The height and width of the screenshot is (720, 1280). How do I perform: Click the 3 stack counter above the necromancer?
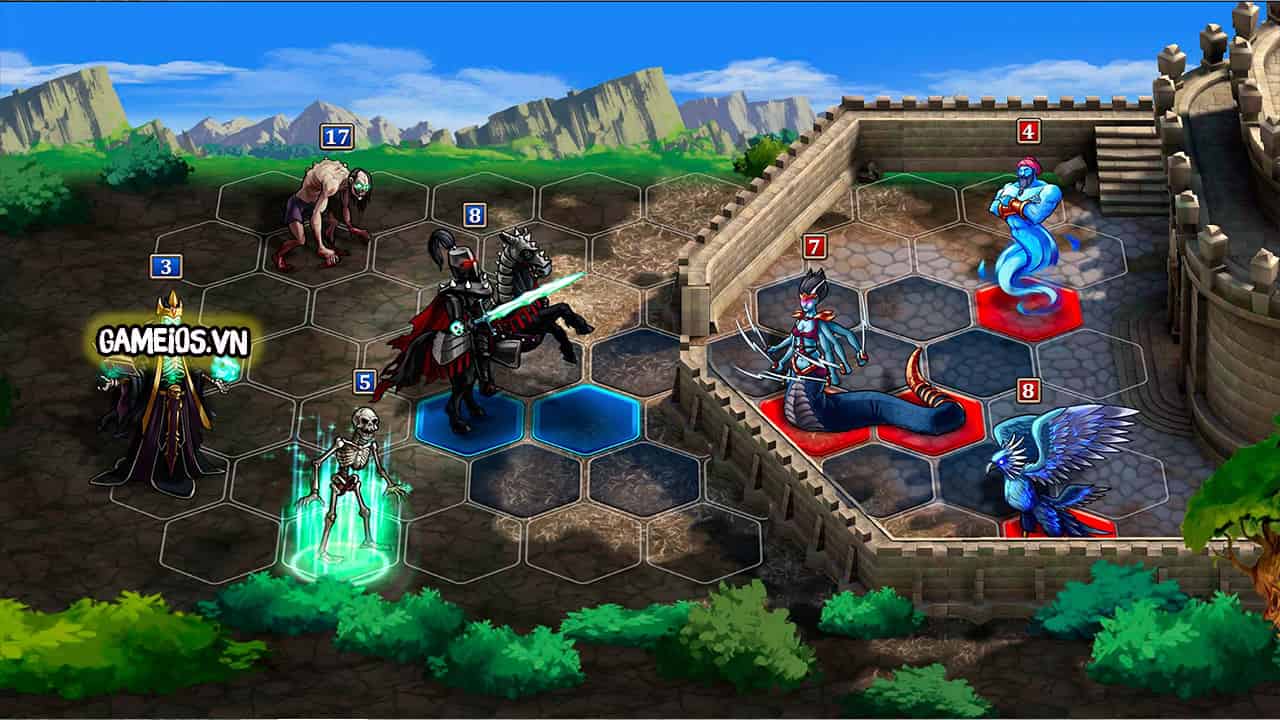166,268
